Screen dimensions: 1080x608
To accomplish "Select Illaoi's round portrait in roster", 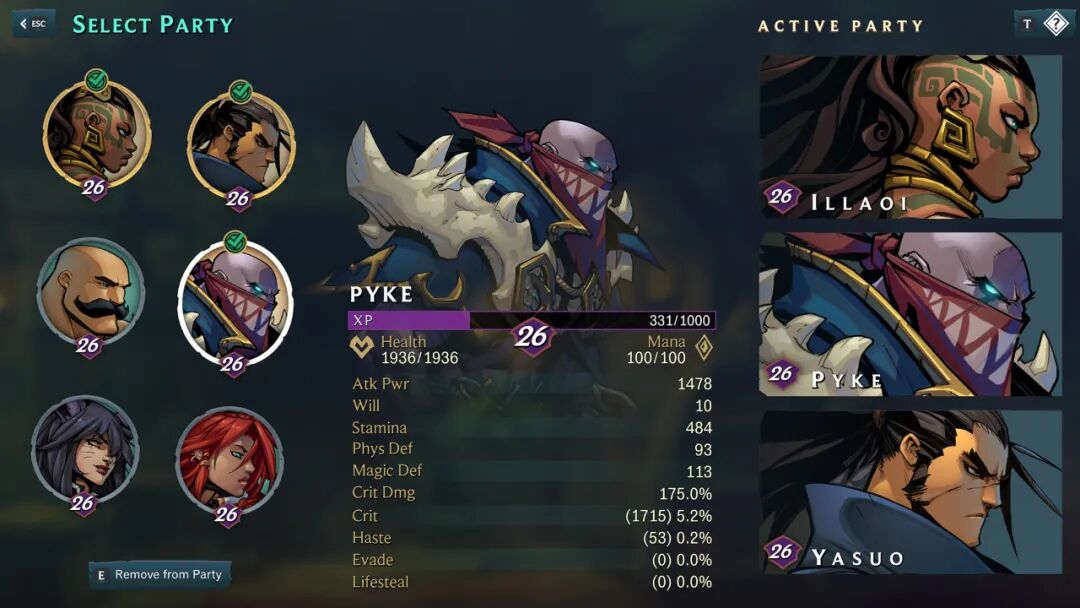I will pos(96,135).
